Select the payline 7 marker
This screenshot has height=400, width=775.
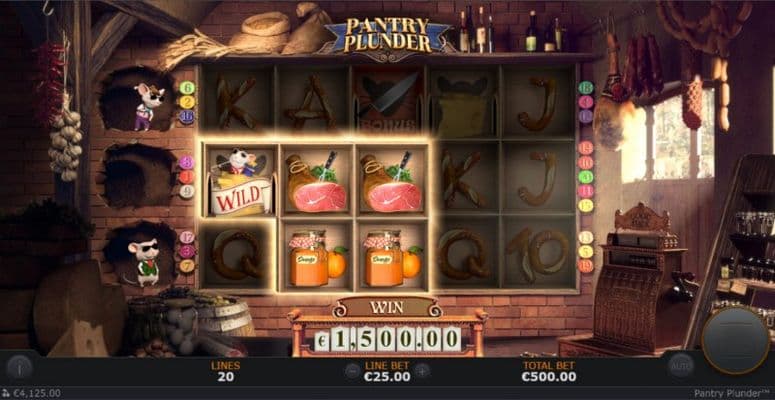187,266
